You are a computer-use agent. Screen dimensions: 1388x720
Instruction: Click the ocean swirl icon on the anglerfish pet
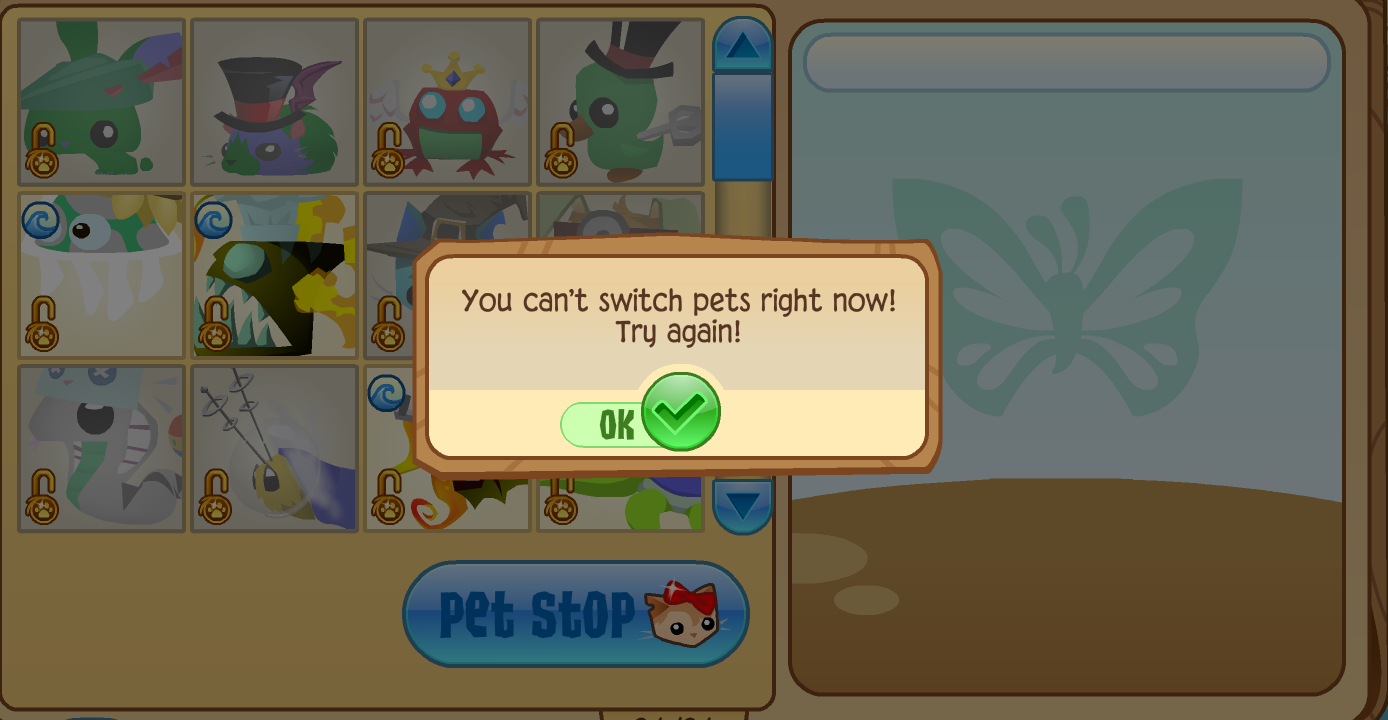213,222
